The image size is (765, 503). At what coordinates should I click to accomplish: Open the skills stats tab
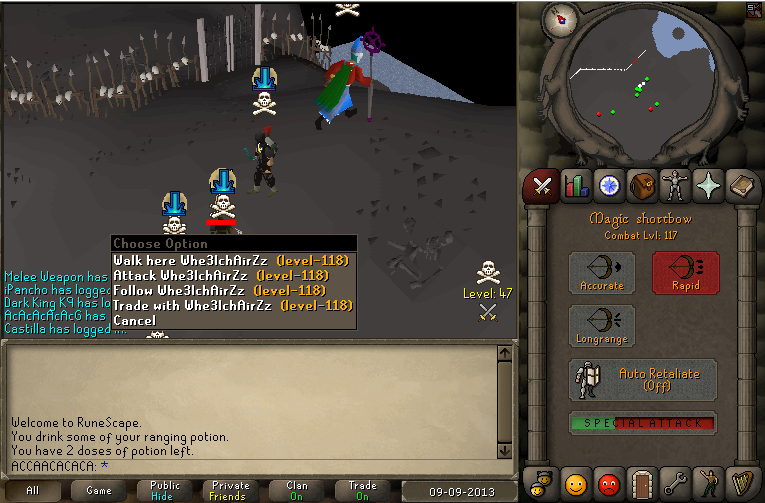click(576, 185)
